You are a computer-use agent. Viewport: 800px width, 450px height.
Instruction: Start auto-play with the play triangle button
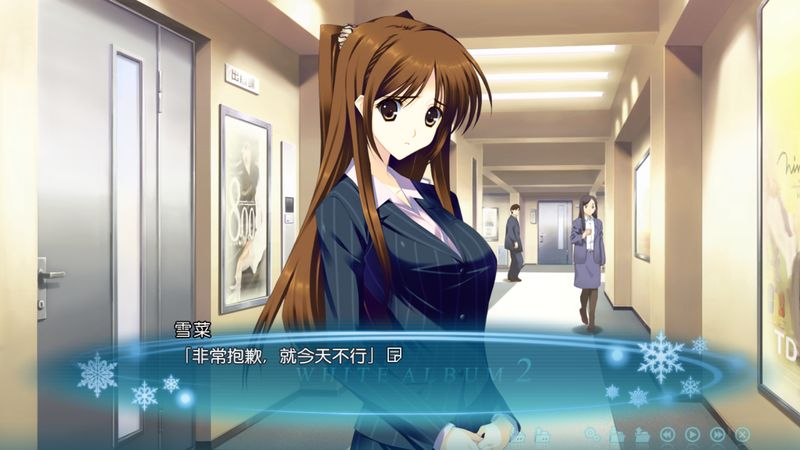click(692, 434)
